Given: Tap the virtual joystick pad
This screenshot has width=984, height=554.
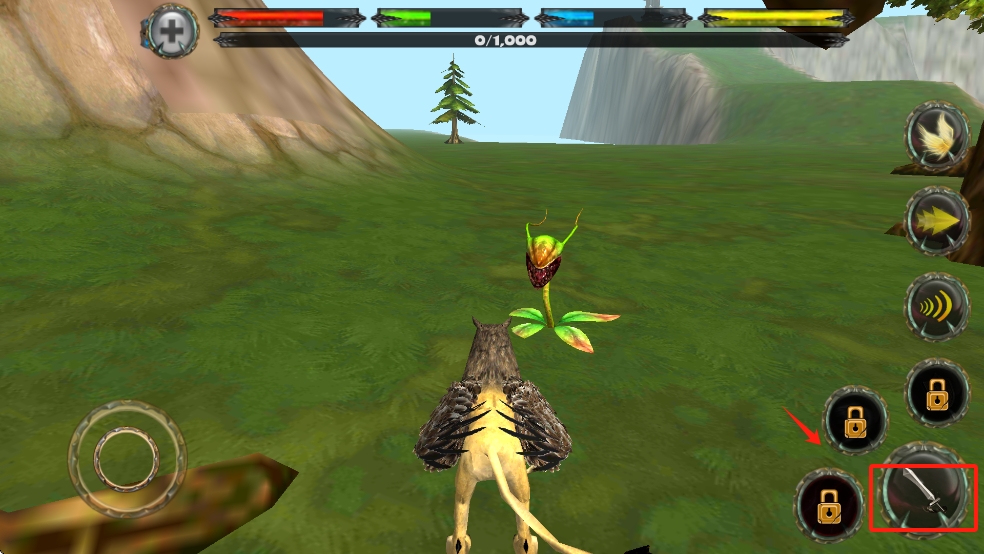Looking at the screenshot, I should coord(127,459).
